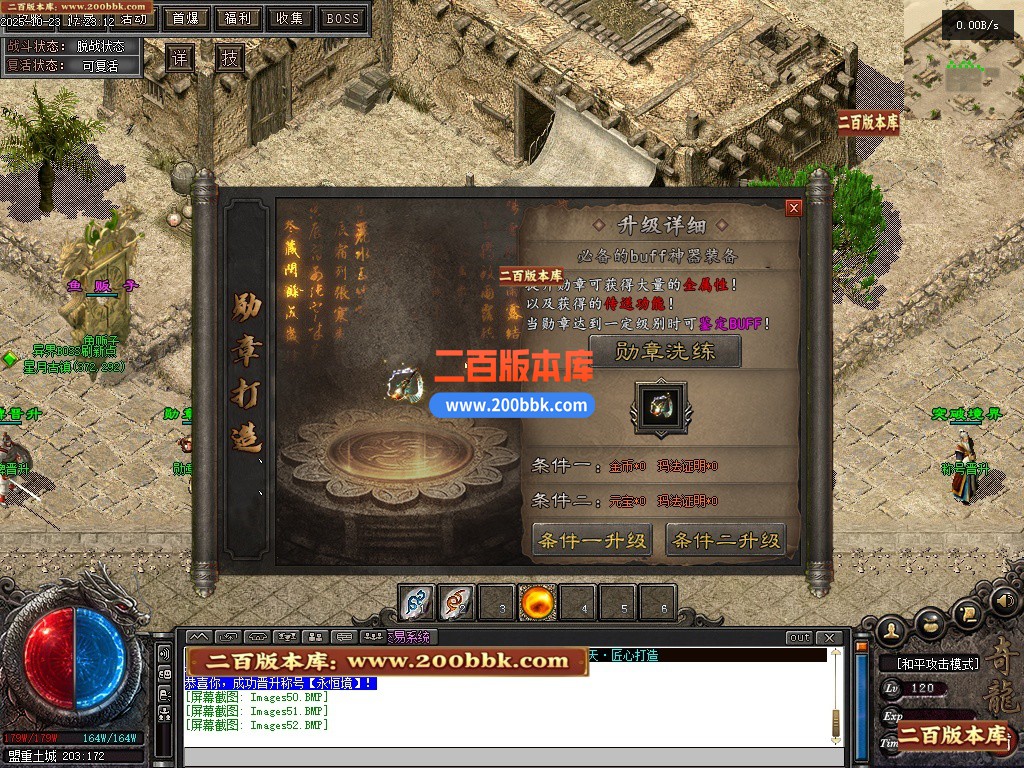Viewport: 1024px width, 768px height.
Task: Close the medal forging panel
Action: tap(794, 208)
